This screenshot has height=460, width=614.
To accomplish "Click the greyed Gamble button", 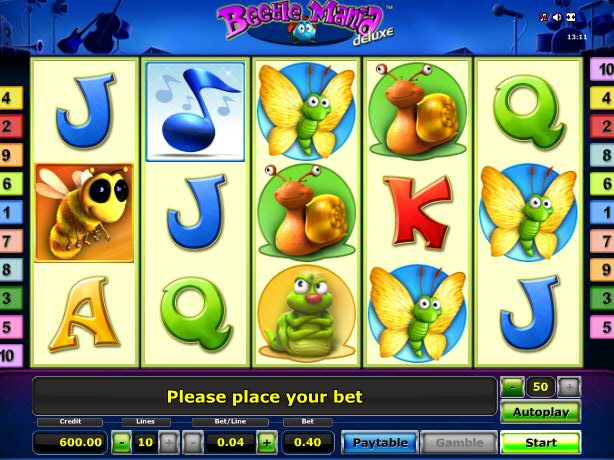I will point(459,442).
